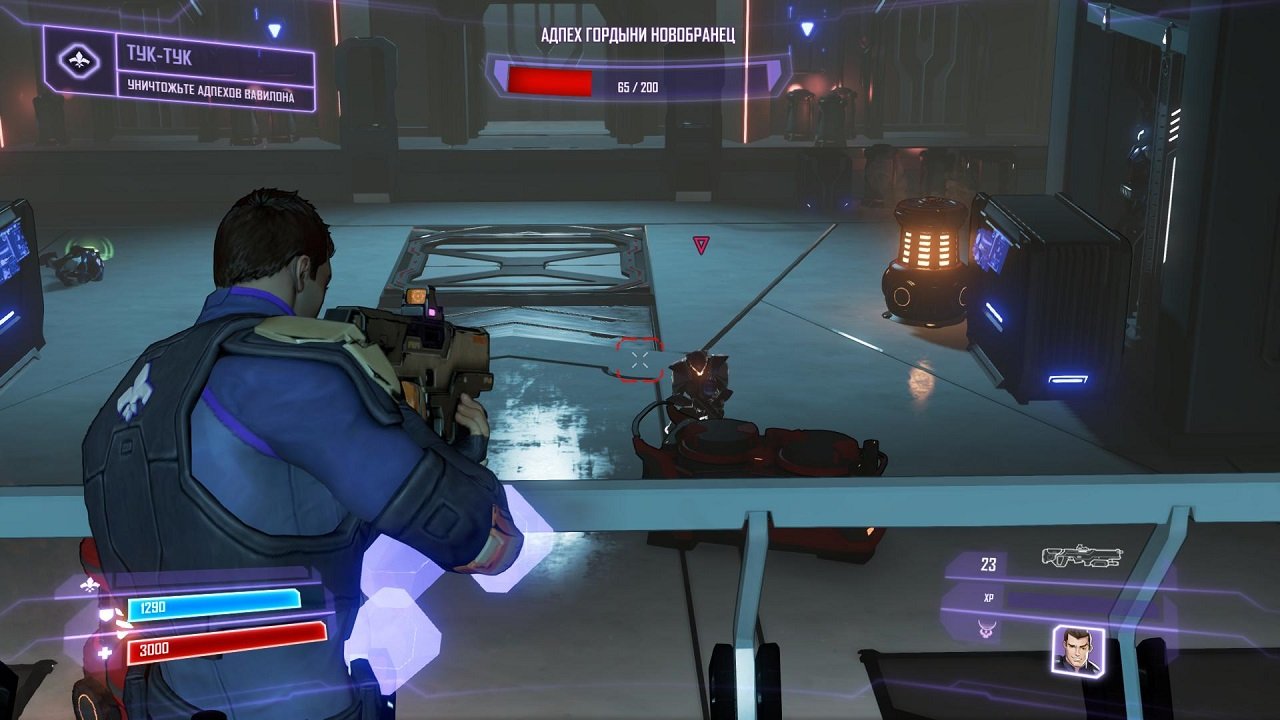Open the character portrait of the agent

click(x=1079, y=651)
